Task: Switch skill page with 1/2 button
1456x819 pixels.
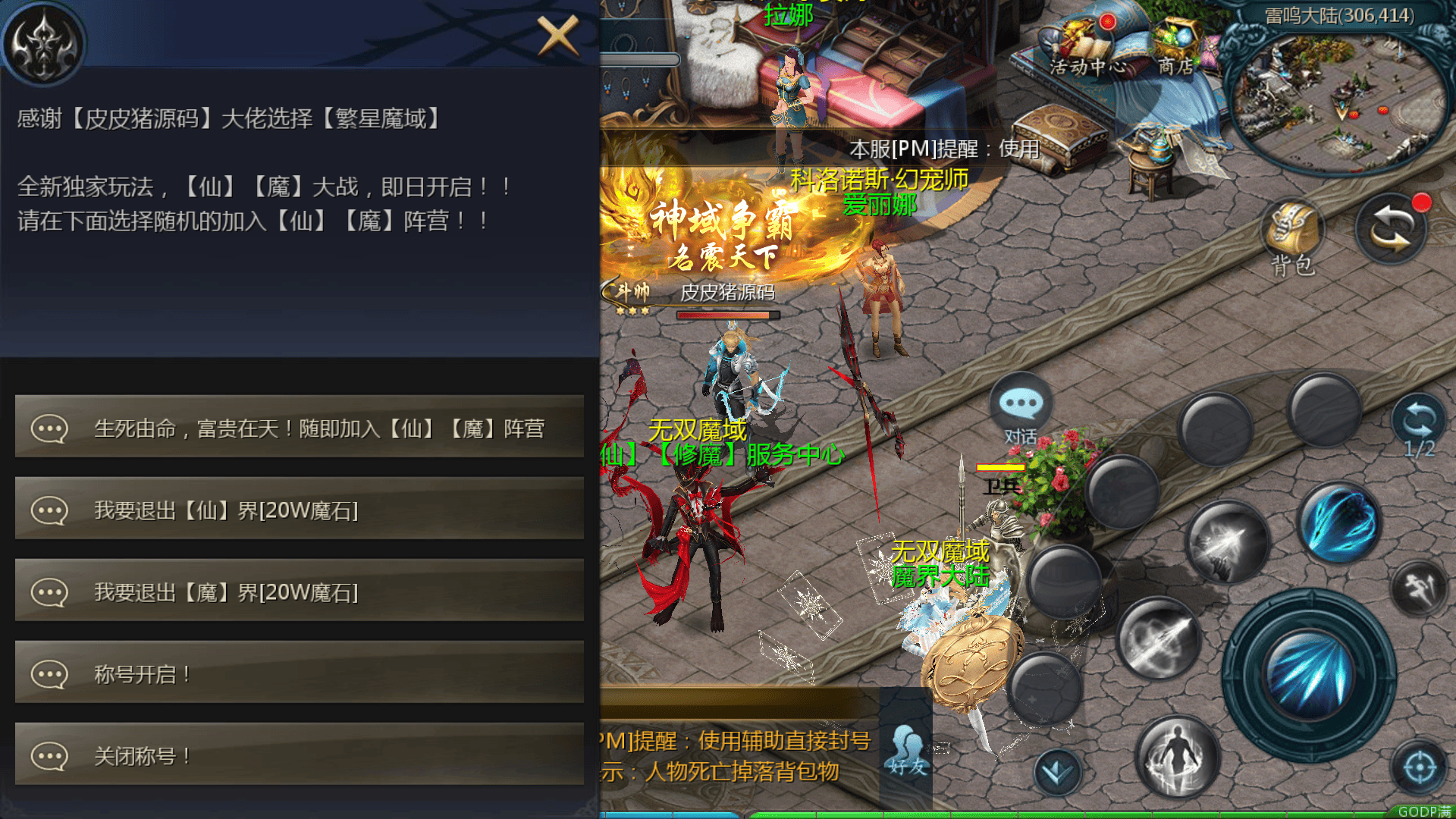Action: (x=1419, y=426)
